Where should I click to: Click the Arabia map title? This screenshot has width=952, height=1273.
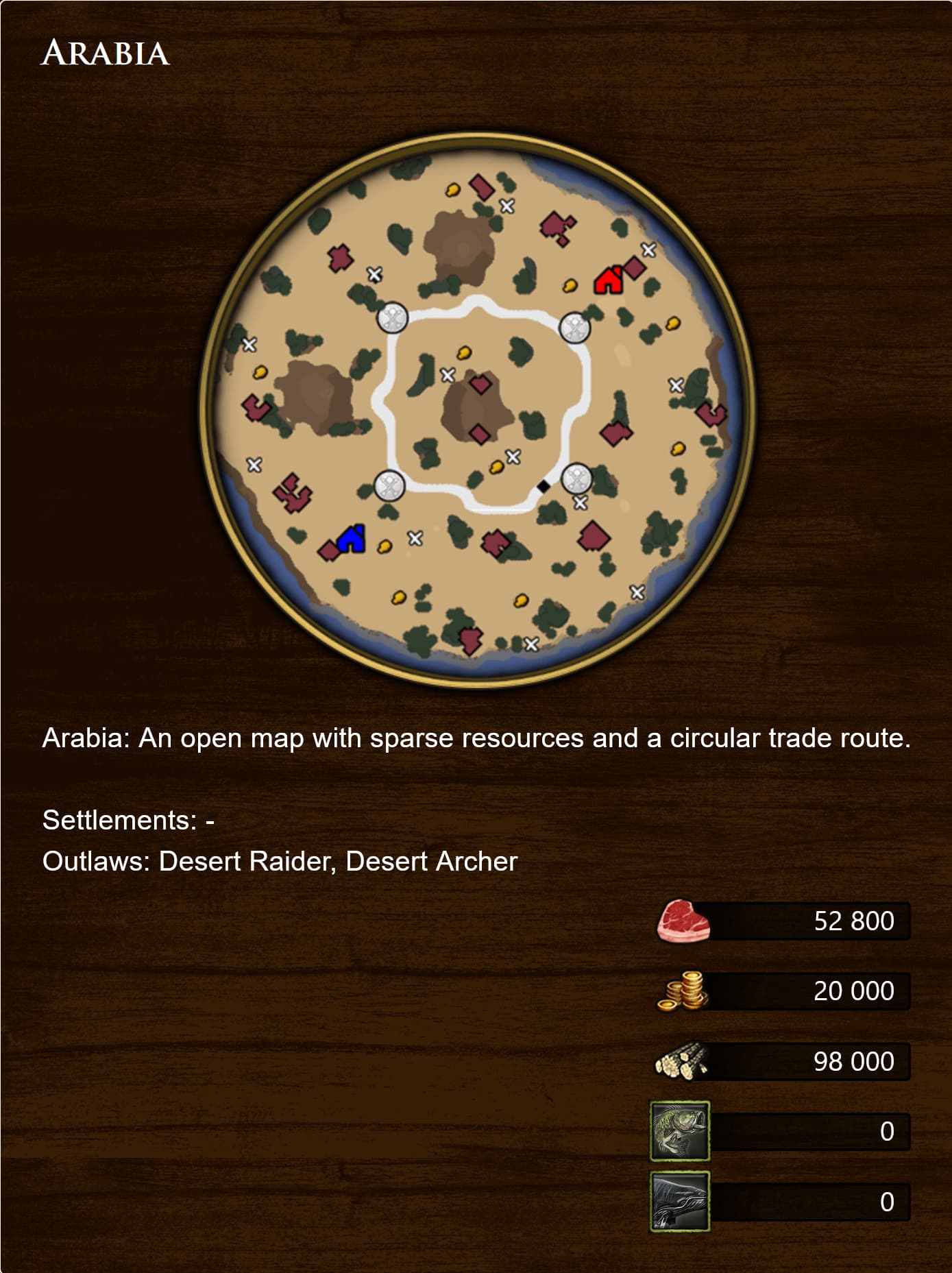(x=104, y=53)
